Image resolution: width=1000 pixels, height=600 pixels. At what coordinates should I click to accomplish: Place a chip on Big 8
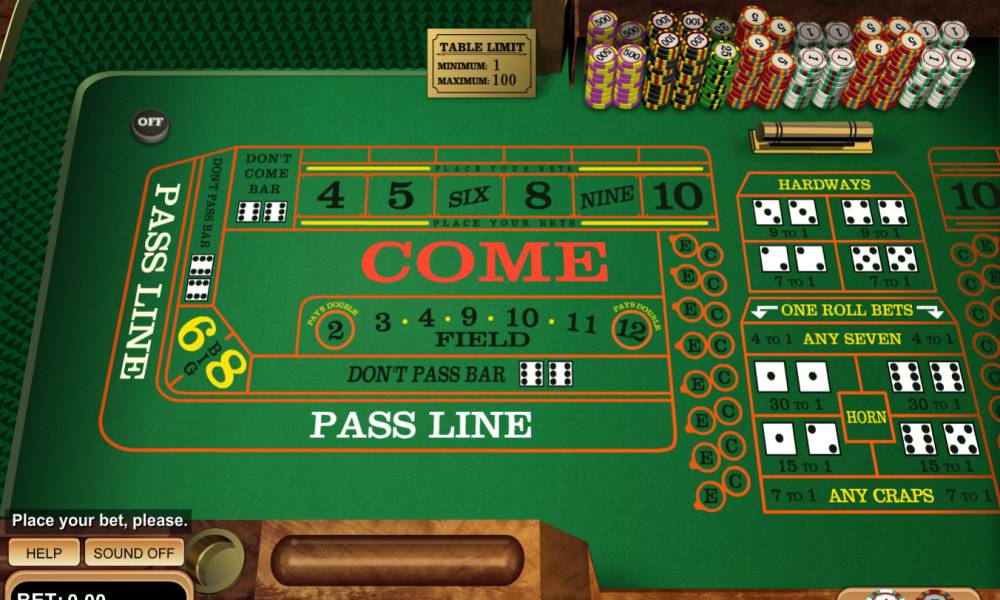(x=226, y=369)
